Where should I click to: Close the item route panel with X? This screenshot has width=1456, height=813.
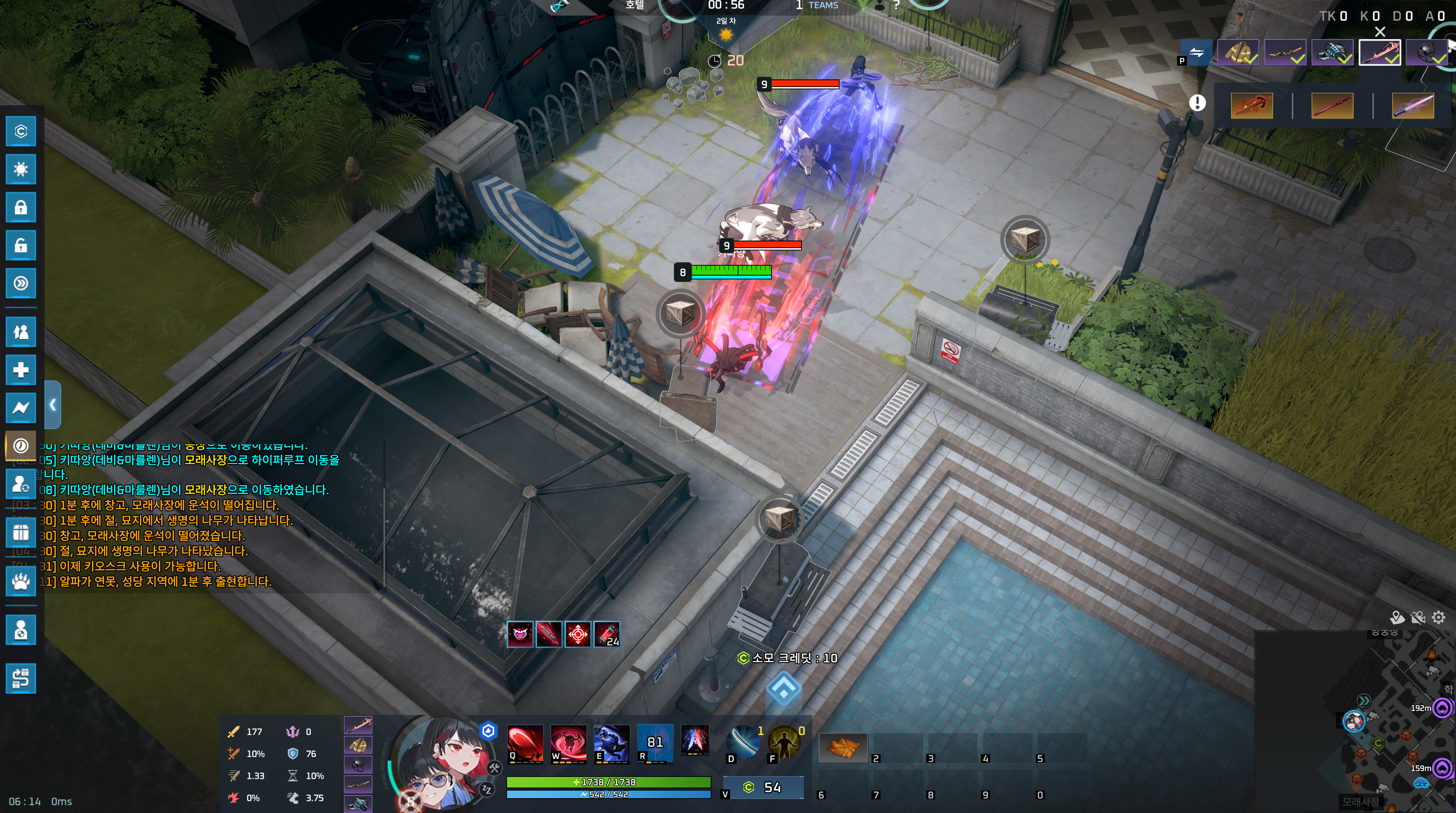click(x=1380, y=32)
